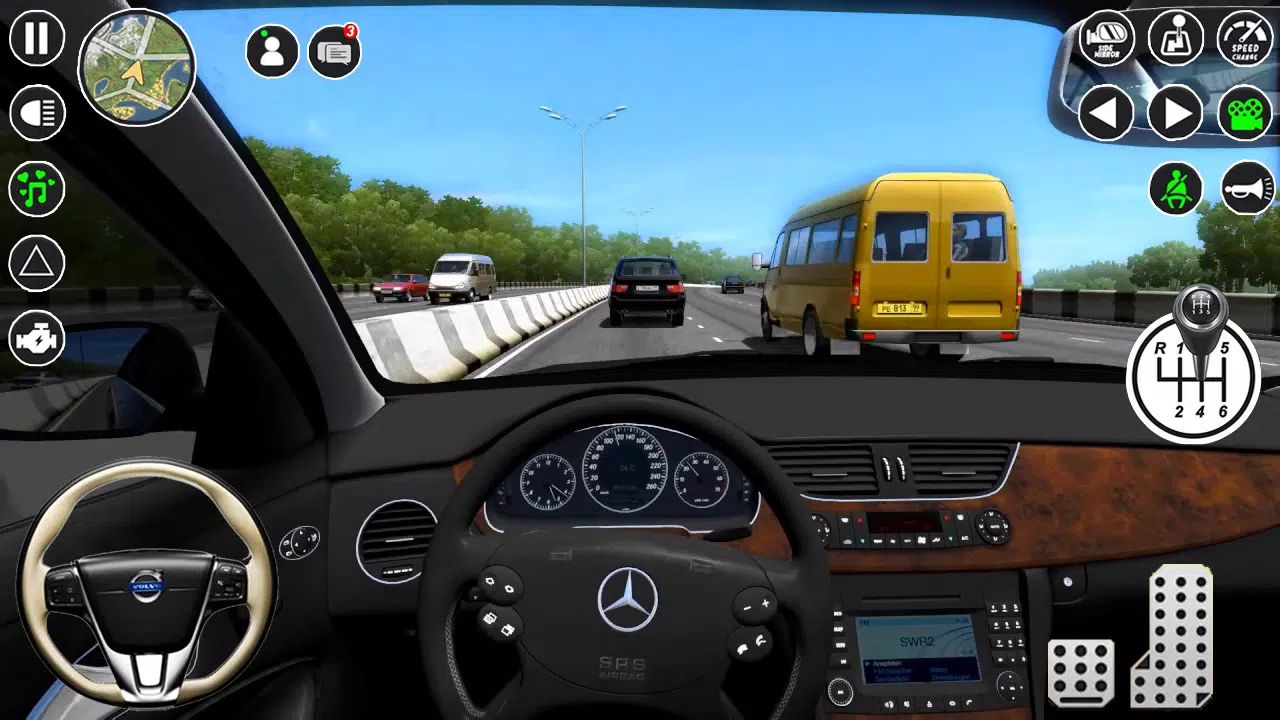Image resolution: width=1280 pixels, height=720 pixels.
Task: Open the gear shift mode control
Action: point(1175,40)
